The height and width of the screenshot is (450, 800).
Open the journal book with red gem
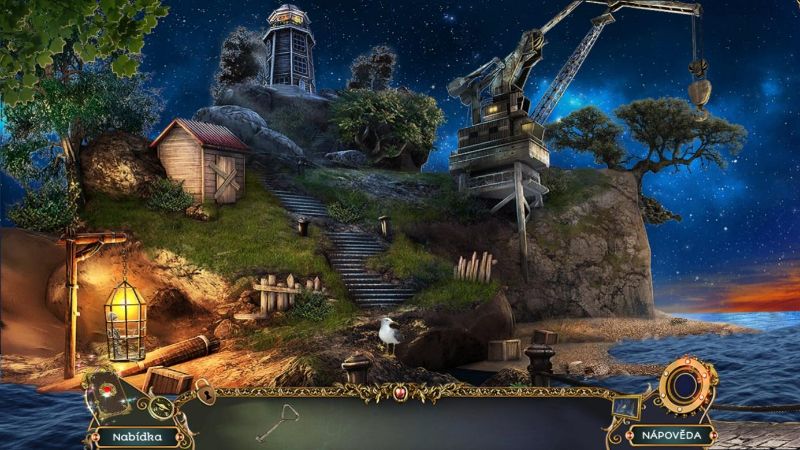click(107, 393)
